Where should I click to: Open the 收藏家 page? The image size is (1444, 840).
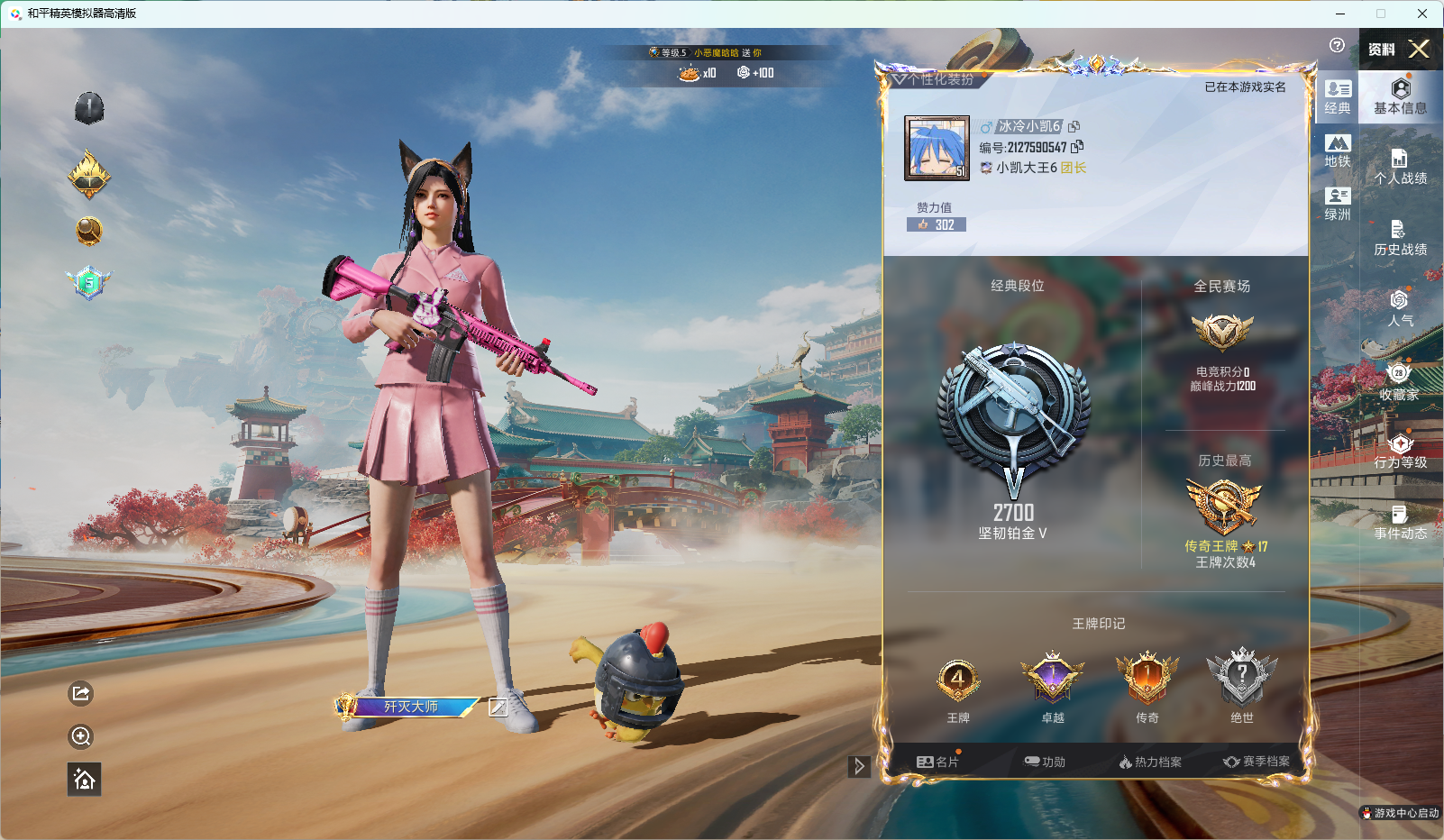[x=1399, y=382]
